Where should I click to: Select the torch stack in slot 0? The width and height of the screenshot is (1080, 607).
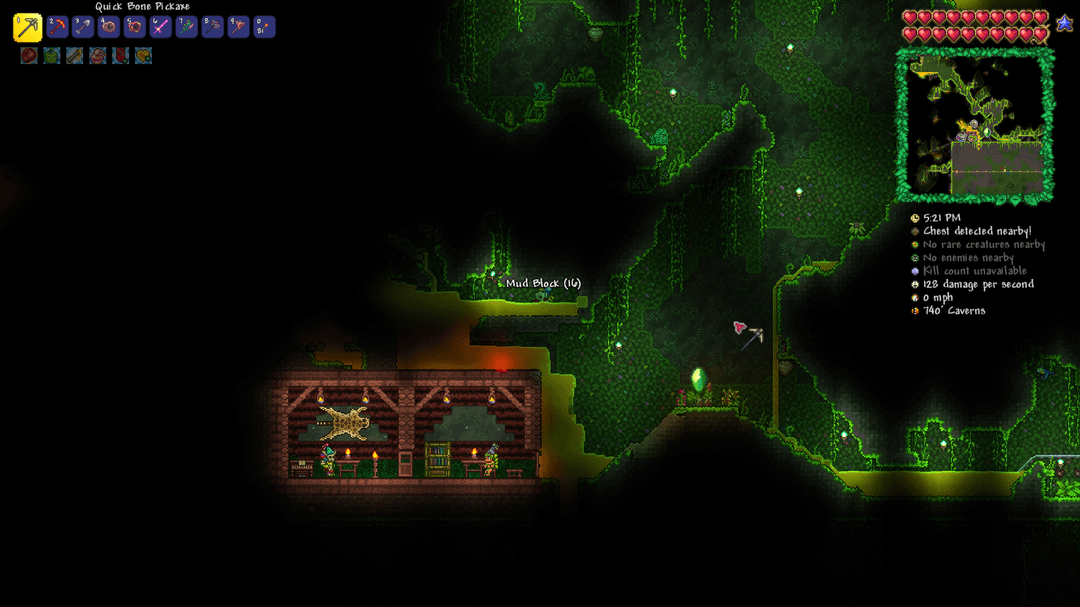point(264,27)
